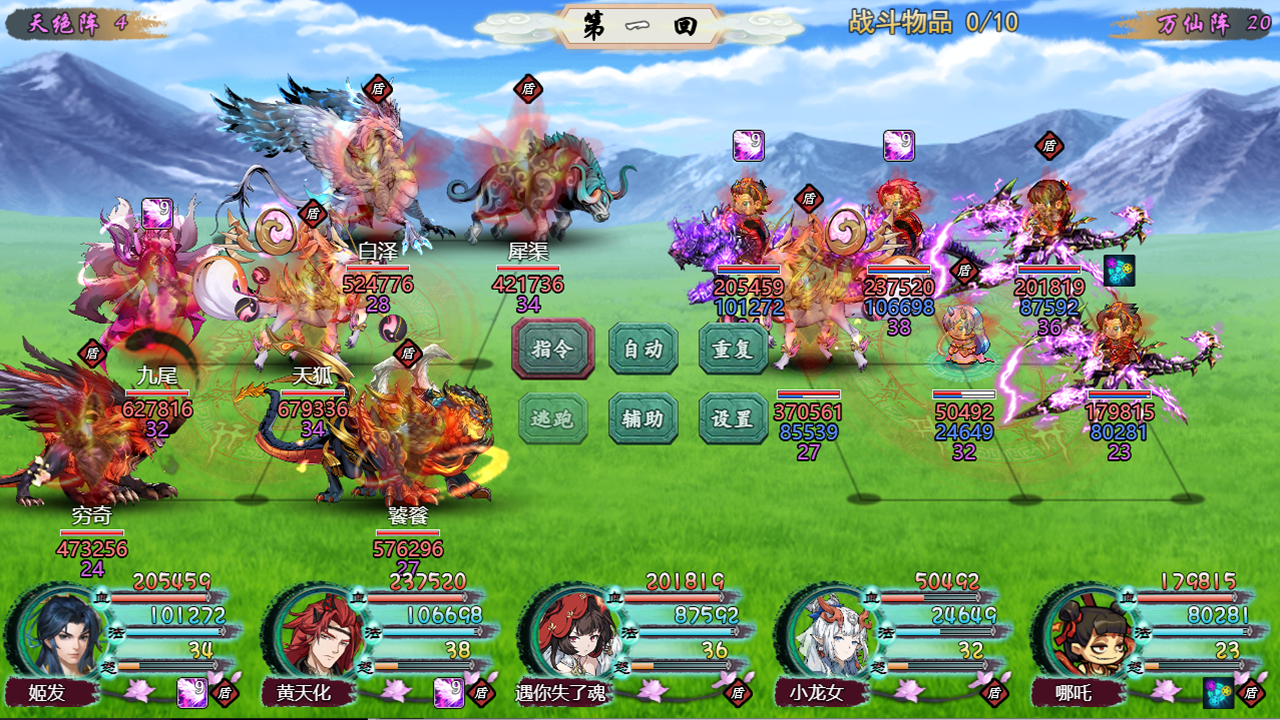Screen dimensions: 1280x720
Task: Click 遇你失了魂's shield 盾 icon
Action: 738,691
